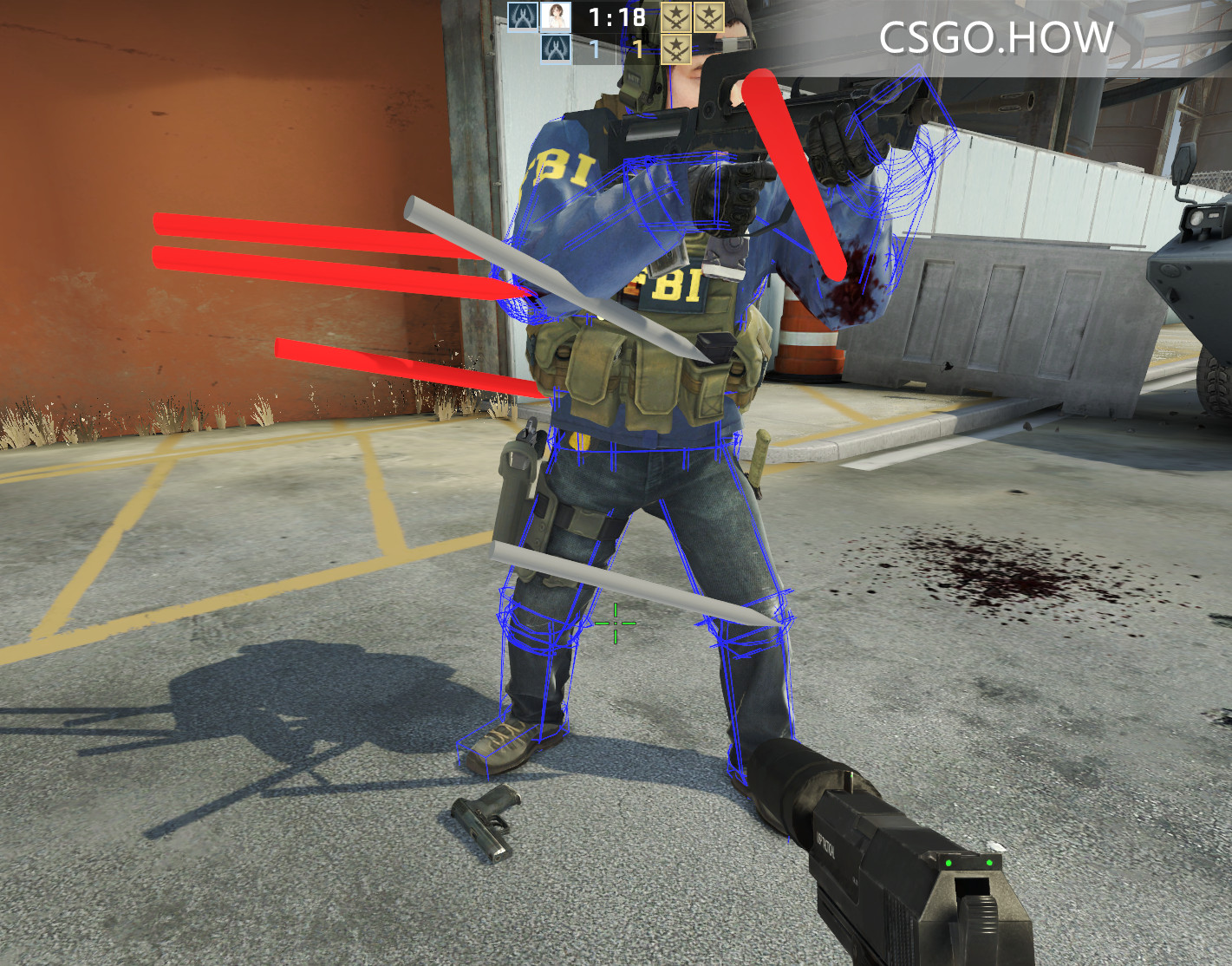Click the bottom CT team logo icon
Image resolution: width=1232 pixels, height=966 pixels.
pyautogui.click(x=555, y=49)
